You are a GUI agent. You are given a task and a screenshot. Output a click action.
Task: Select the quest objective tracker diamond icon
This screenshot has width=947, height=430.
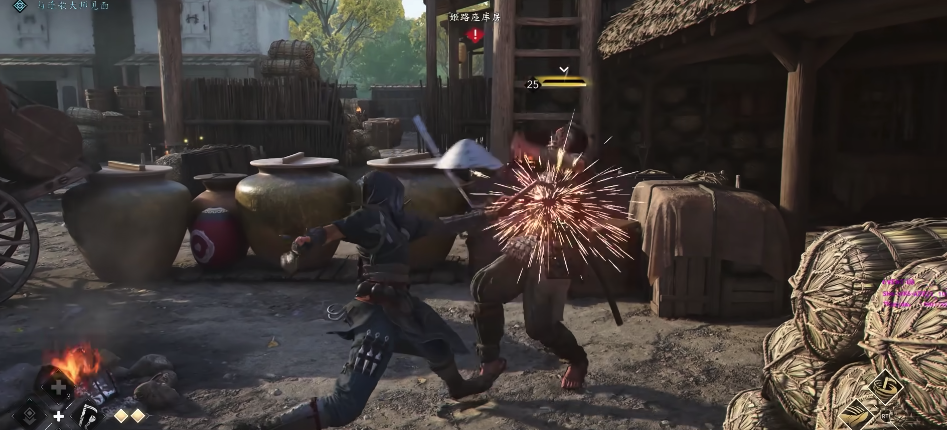coord(19,6)
